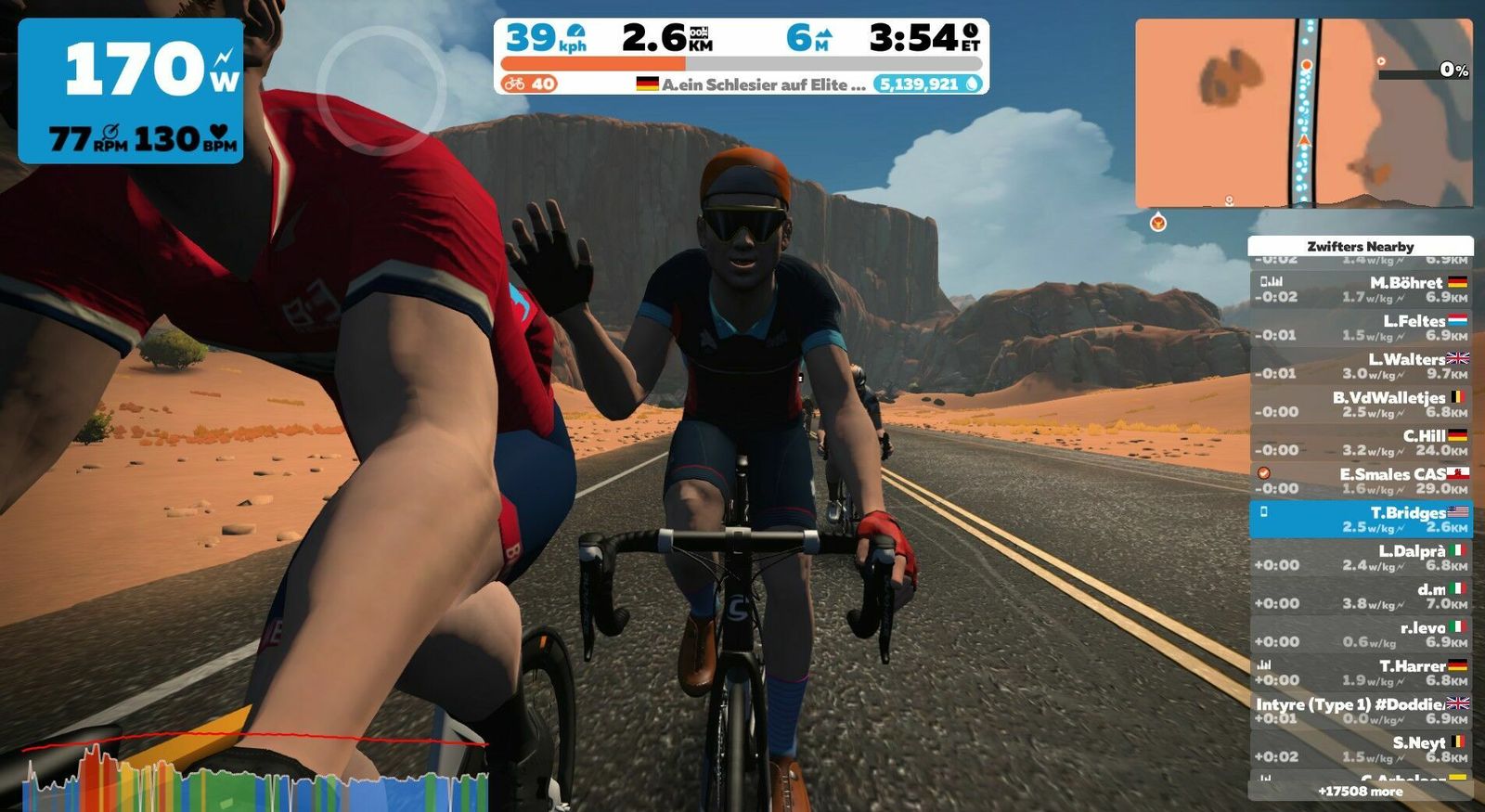Click B.VdWalletjes in Zwifters Nearby
Image resolution: width=1485 pixels, height=812 pixels.
point(1361,404)
